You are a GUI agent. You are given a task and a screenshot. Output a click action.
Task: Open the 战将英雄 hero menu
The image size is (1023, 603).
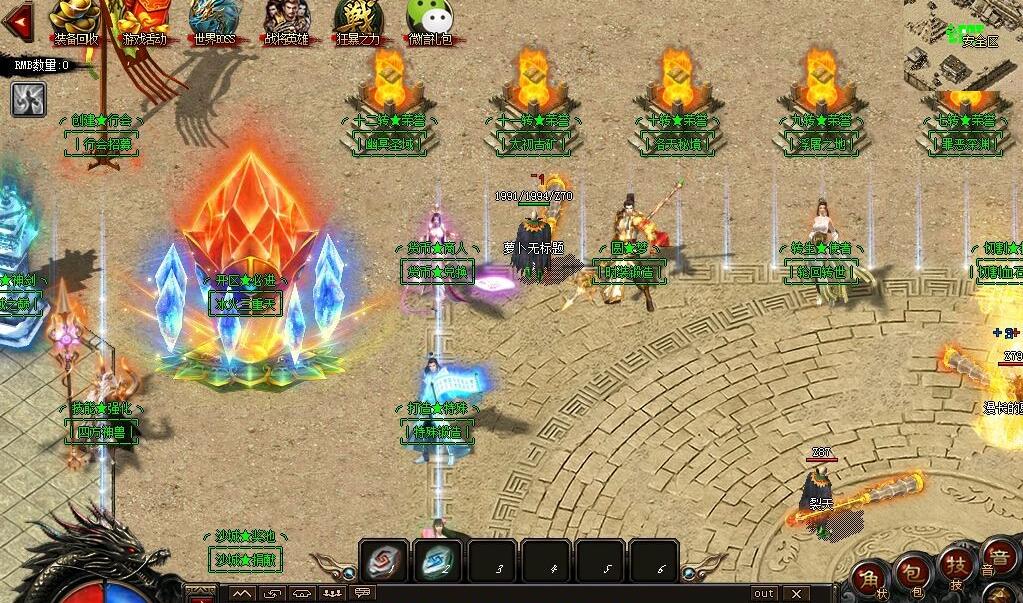[x=286, y=22]
